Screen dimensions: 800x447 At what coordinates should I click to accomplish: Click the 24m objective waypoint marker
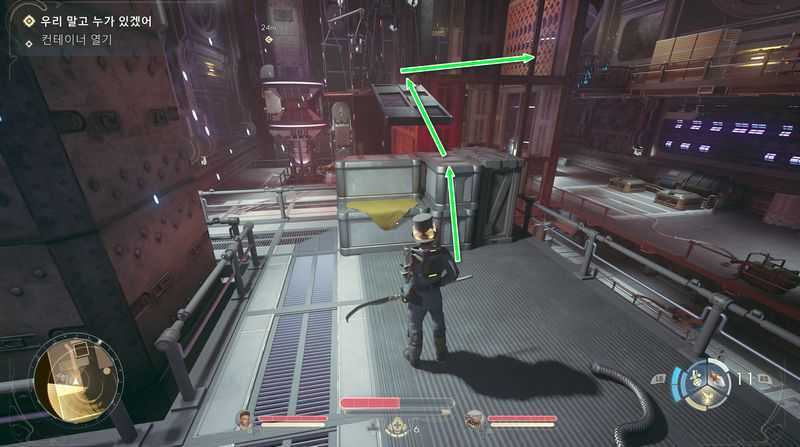pyautogui.click(x=269, y=40)
